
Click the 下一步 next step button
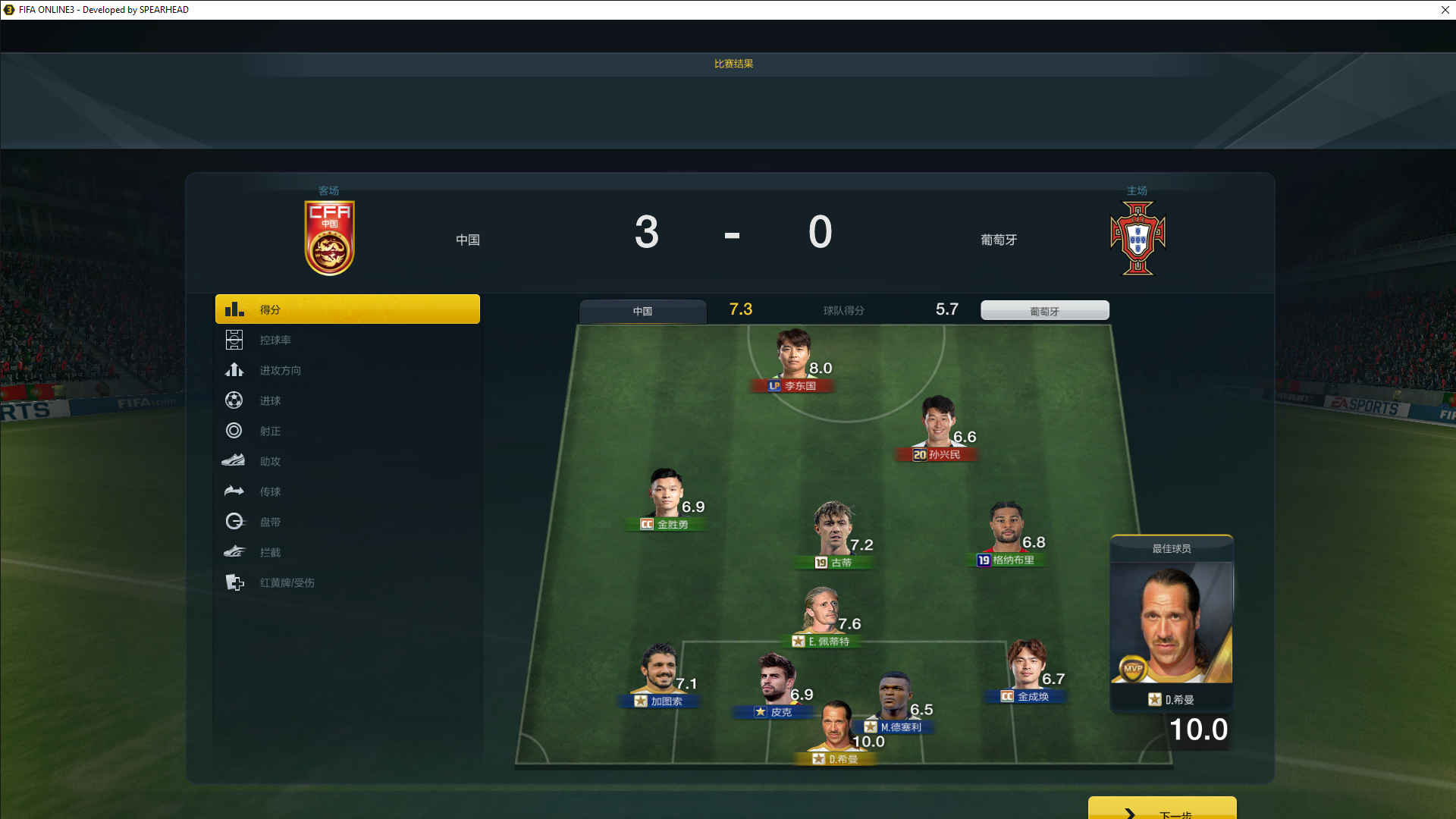[1162, 810]
